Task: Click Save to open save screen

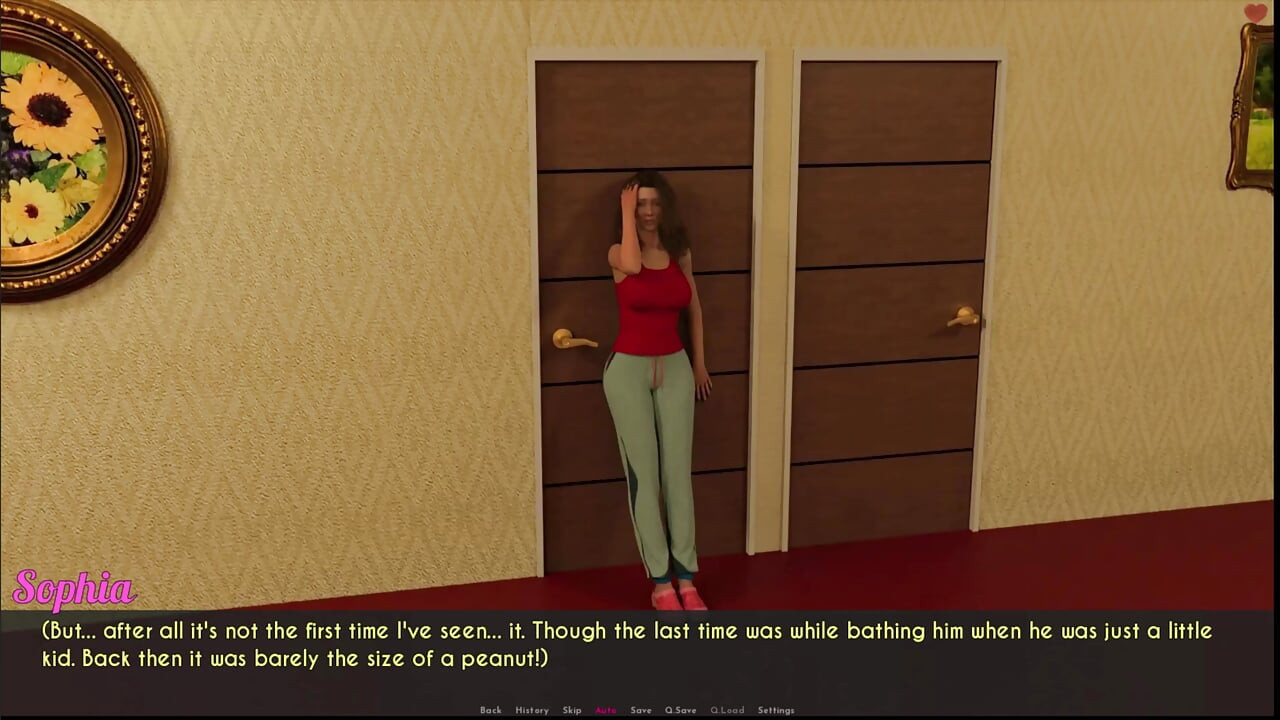Action: [641, 709]
